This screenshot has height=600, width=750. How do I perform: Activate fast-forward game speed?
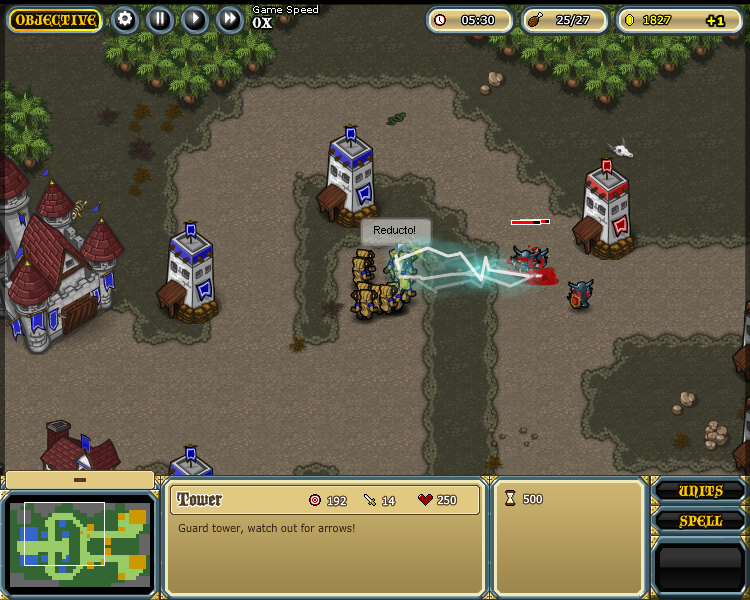tap(230, 19)
